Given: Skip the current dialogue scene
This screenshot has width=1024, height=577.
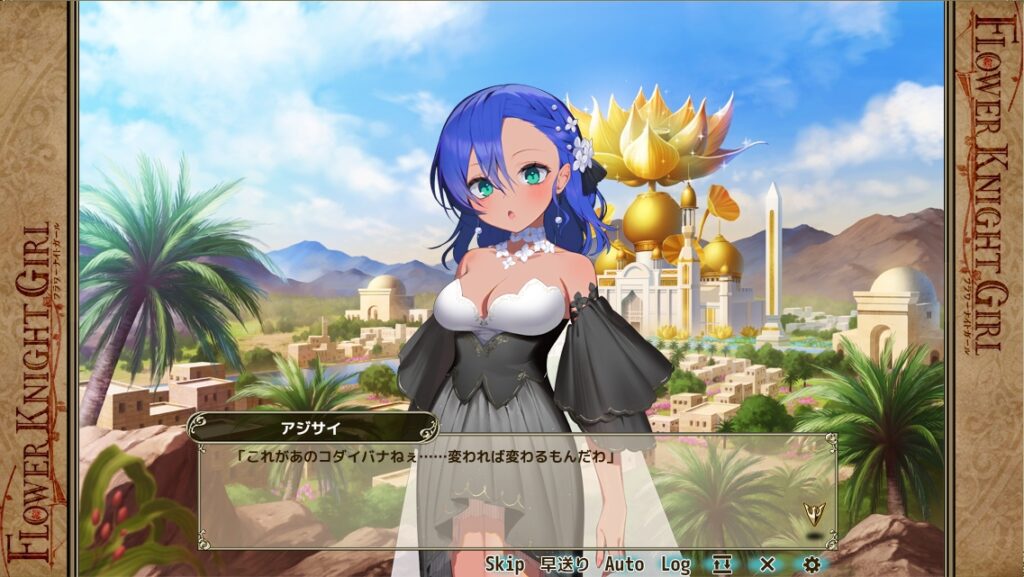Looking at the screenshot, I should click(x=504, y=565).
